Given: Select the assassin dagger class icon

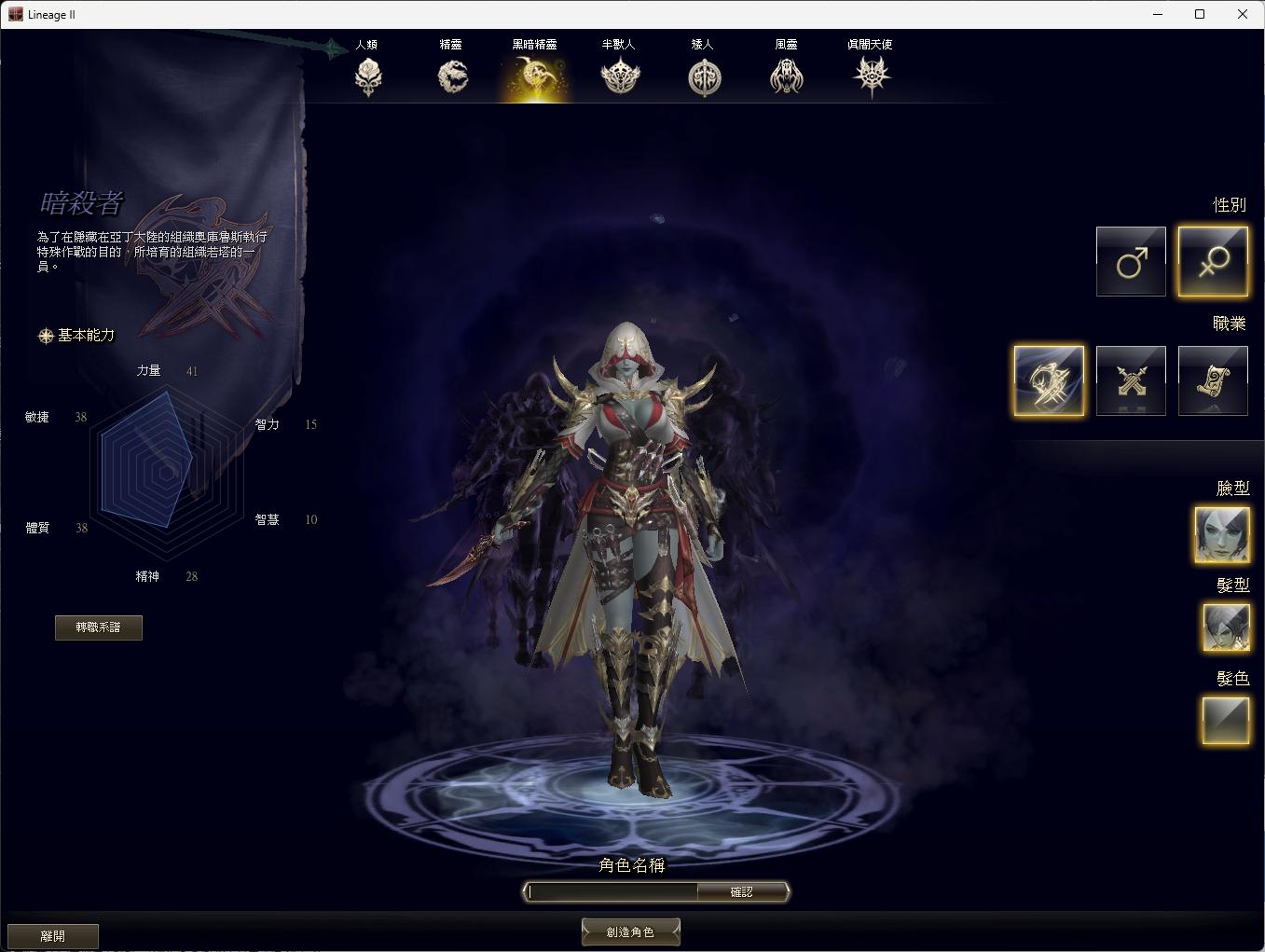Looking at the screenshot, I should click(x=1049, y=380).
